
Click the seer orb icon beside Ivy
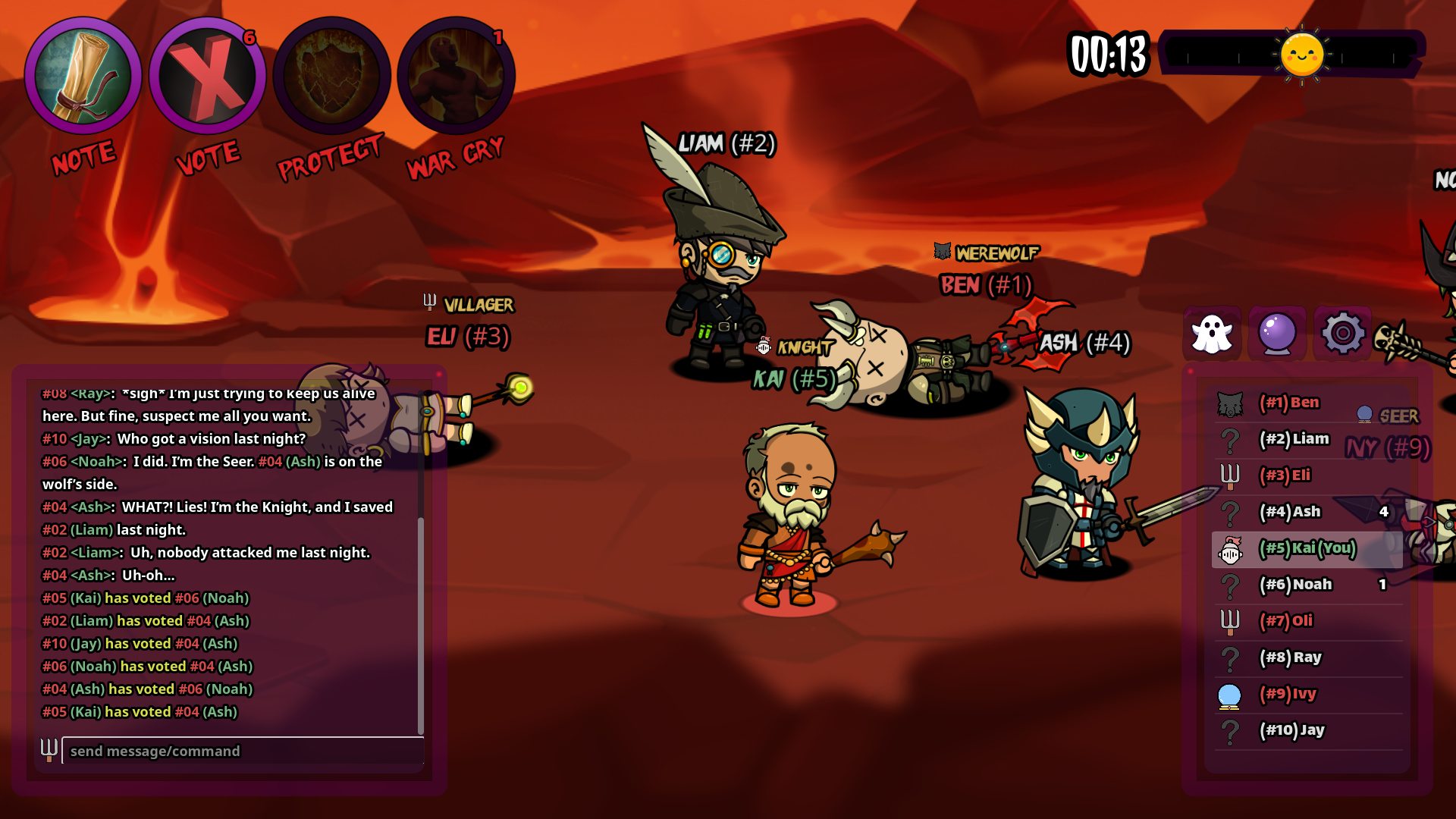[1230, 694]
